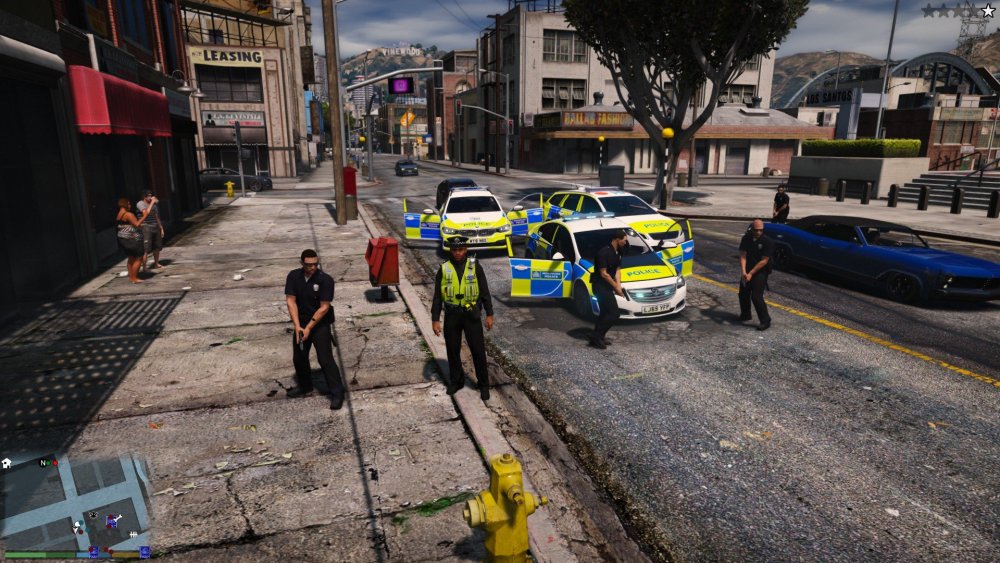The width and height of the screenshot is (1000, 563).
Task: Click the minimap radar
Action: click(x=76, y=502)
